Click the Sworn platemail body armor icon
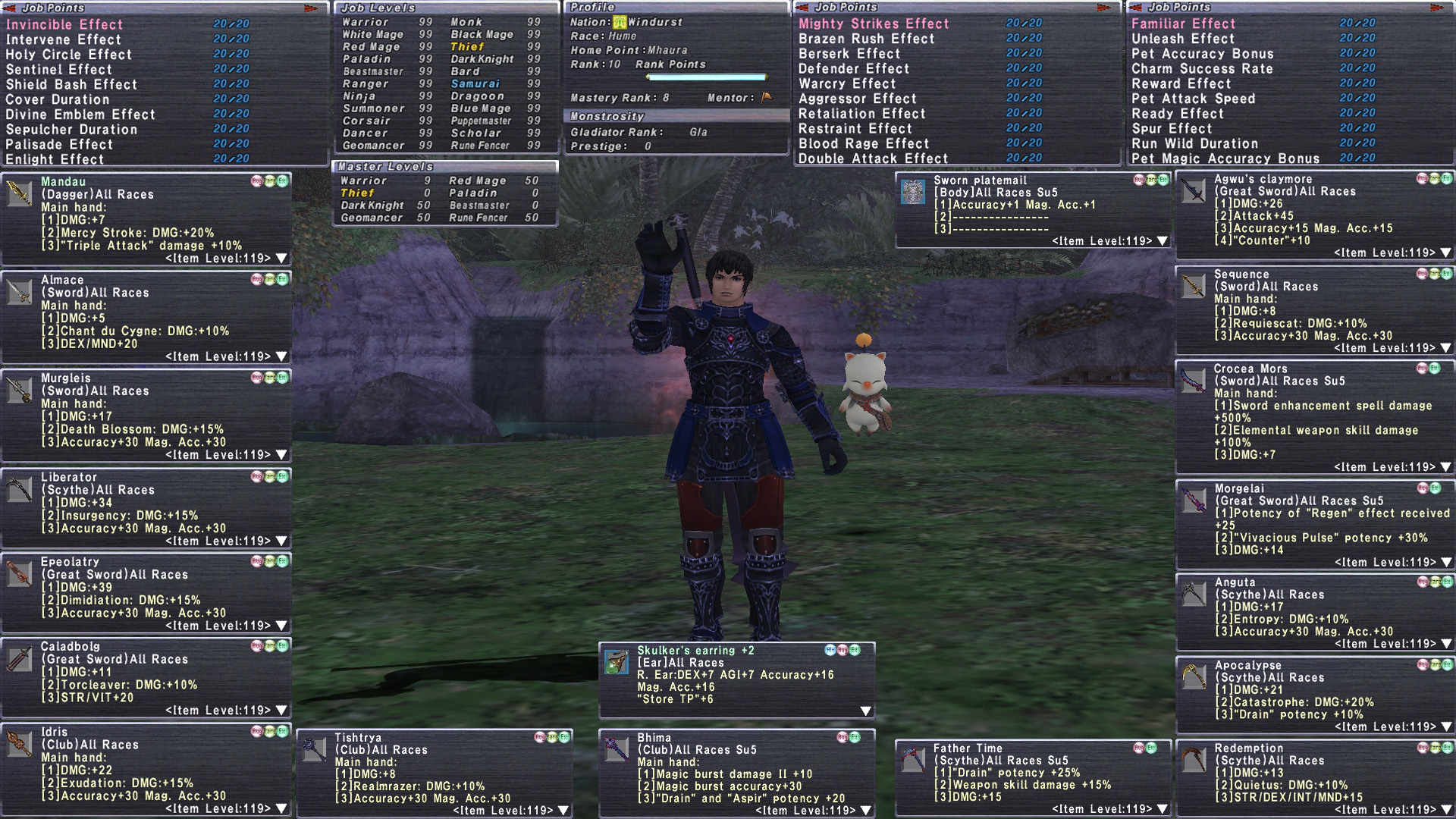 [x=912, y=192]
